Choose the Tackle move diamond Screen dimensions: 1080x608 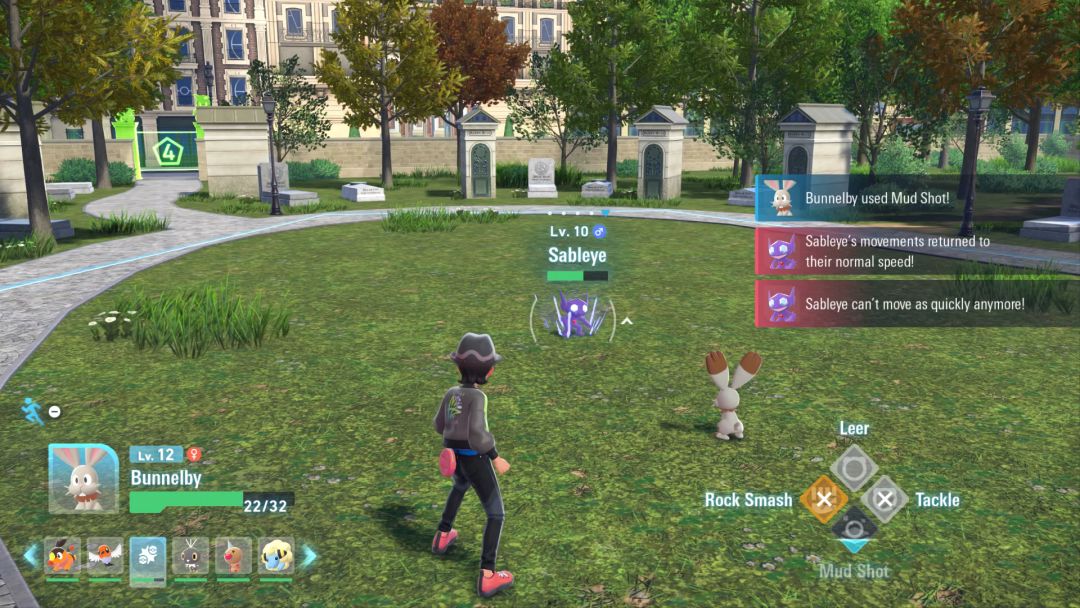click(885, 499)
